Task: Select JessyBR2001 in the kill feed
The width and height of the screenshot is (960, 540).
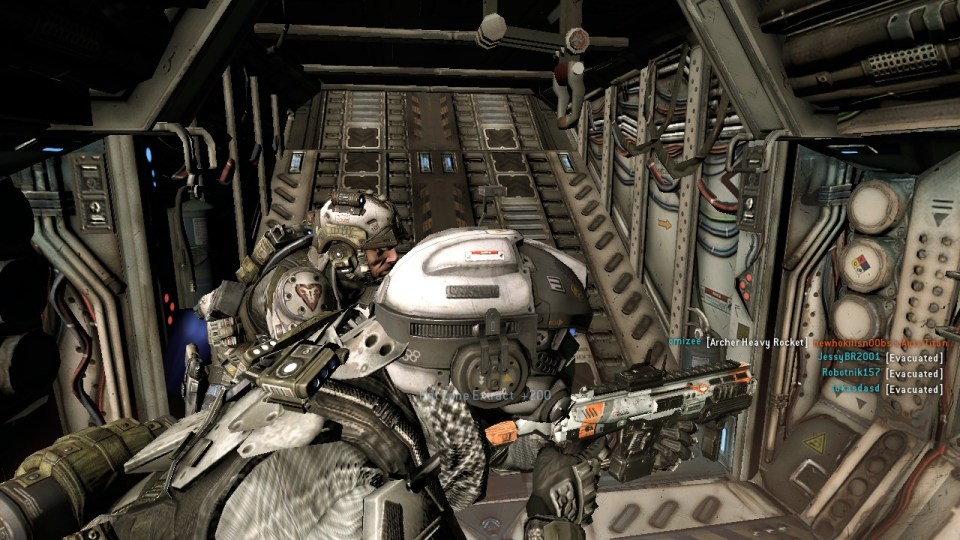Action: pos(850,356)
